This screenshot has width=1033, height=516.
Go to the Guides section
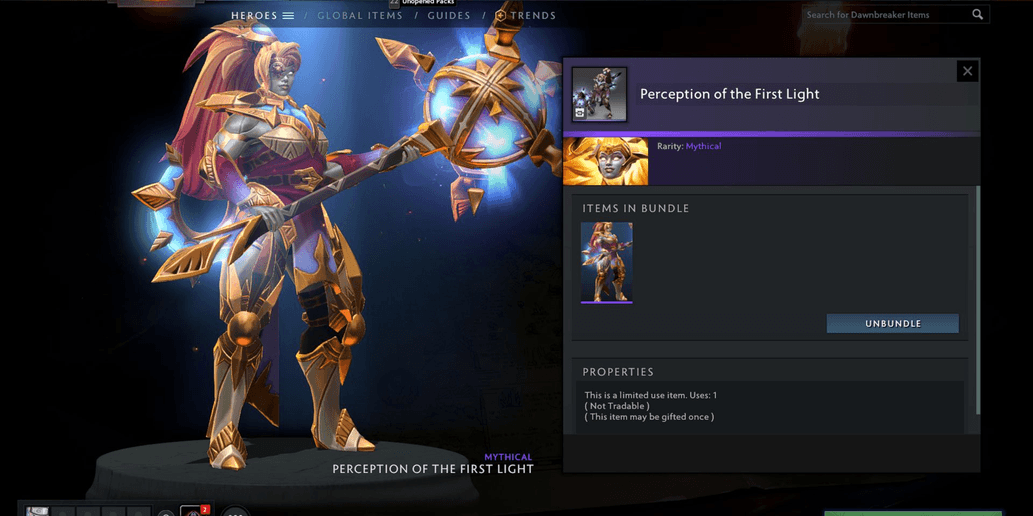(448, 16)
